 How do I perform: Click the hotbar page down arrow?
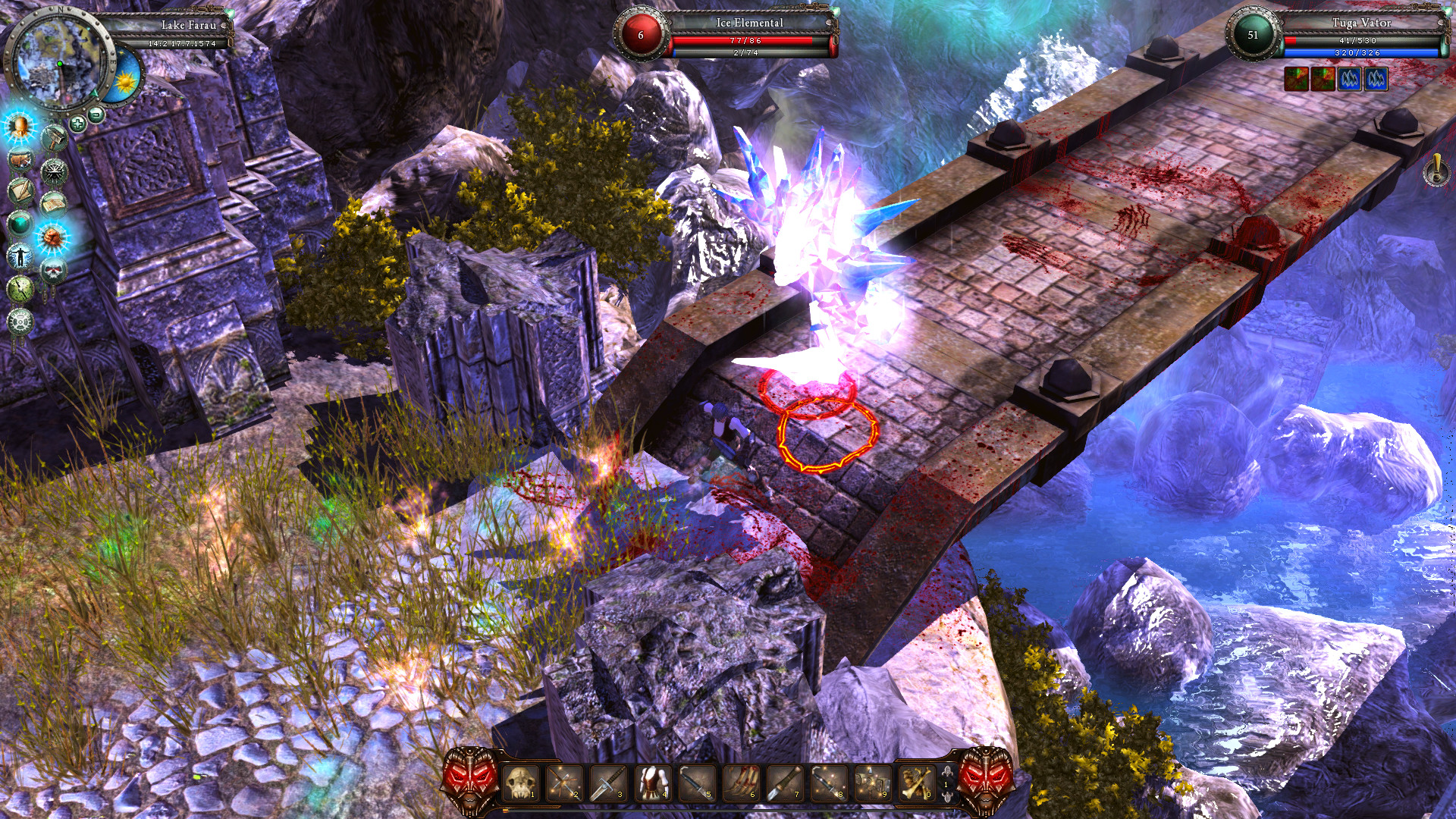[x=947, y=797]
